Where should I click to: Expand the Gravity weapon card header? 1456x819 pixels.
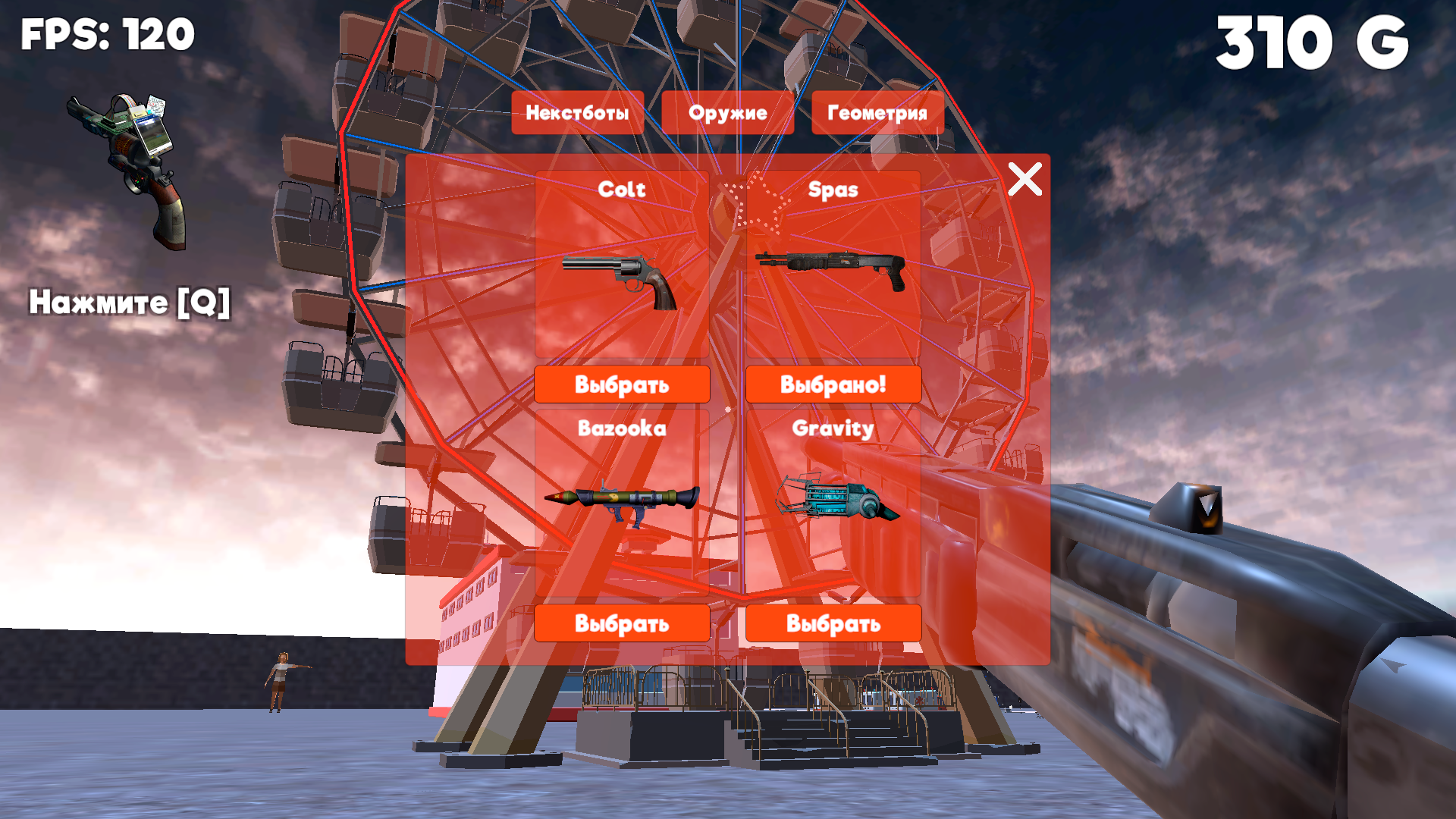tap(834, 428)
